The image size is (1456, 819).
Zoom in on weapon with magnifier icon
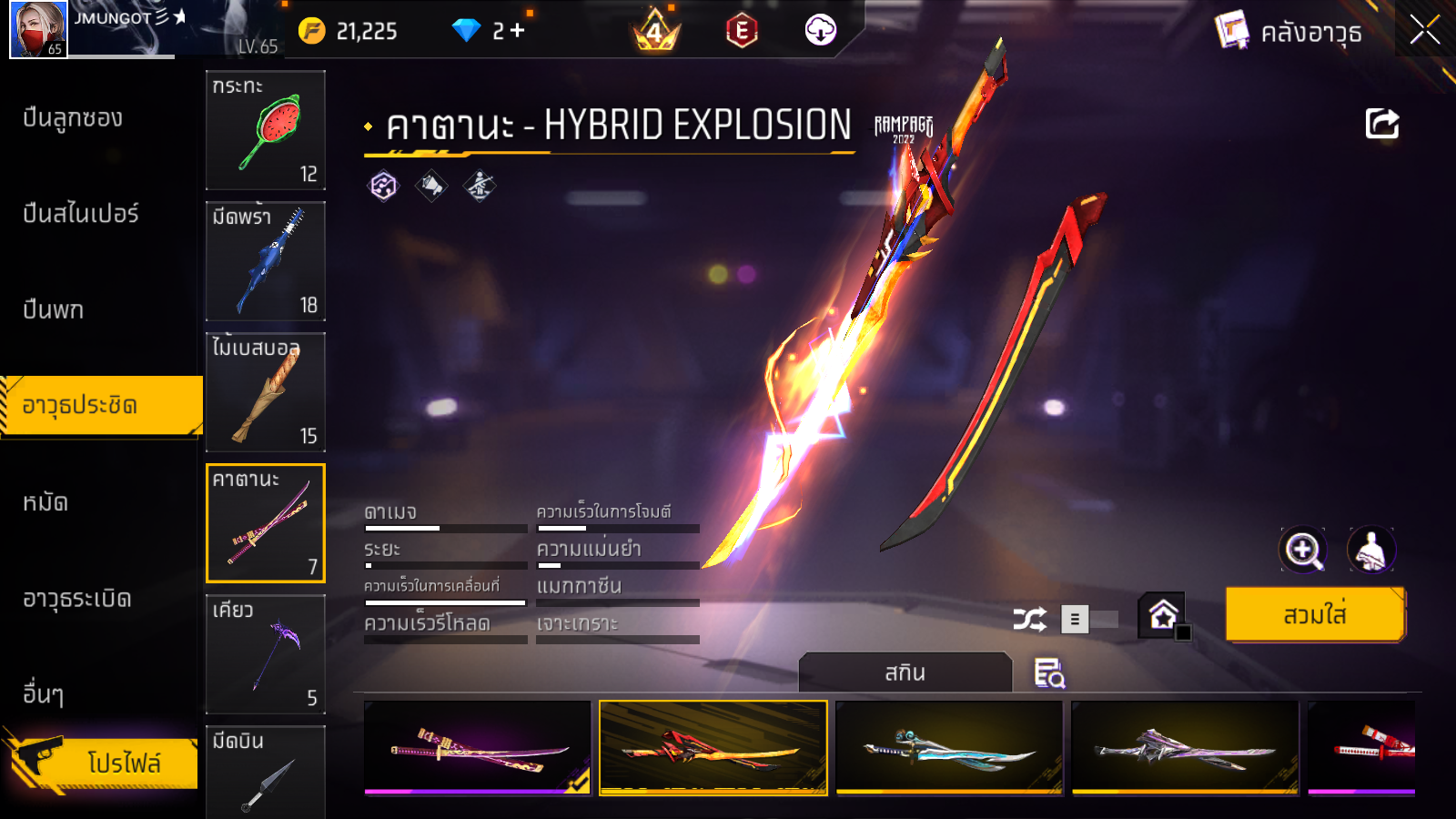[x=1302, y=550]
